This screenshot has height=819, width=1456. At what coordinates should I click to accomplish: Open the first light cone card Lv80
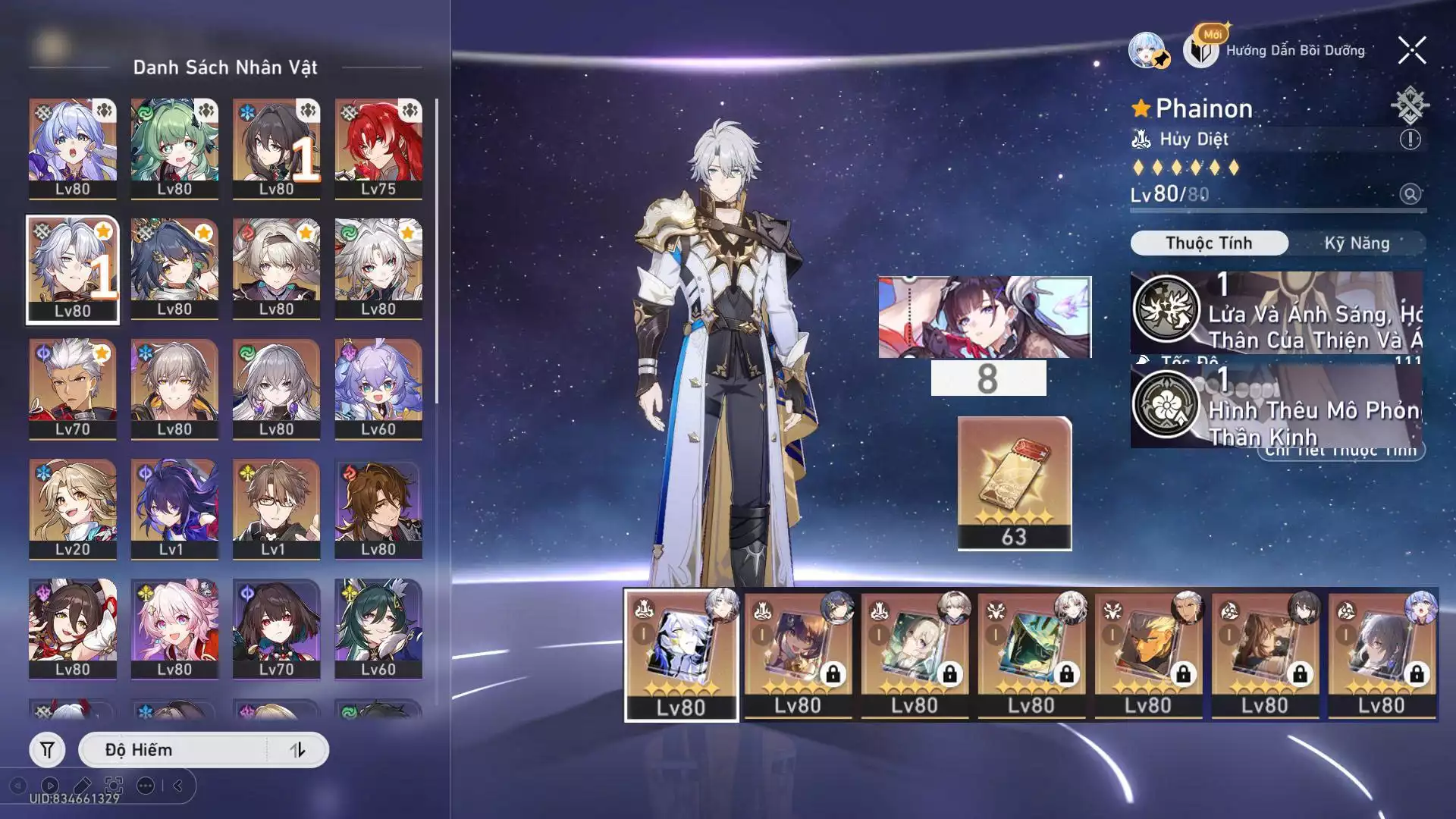pos(681,654)
